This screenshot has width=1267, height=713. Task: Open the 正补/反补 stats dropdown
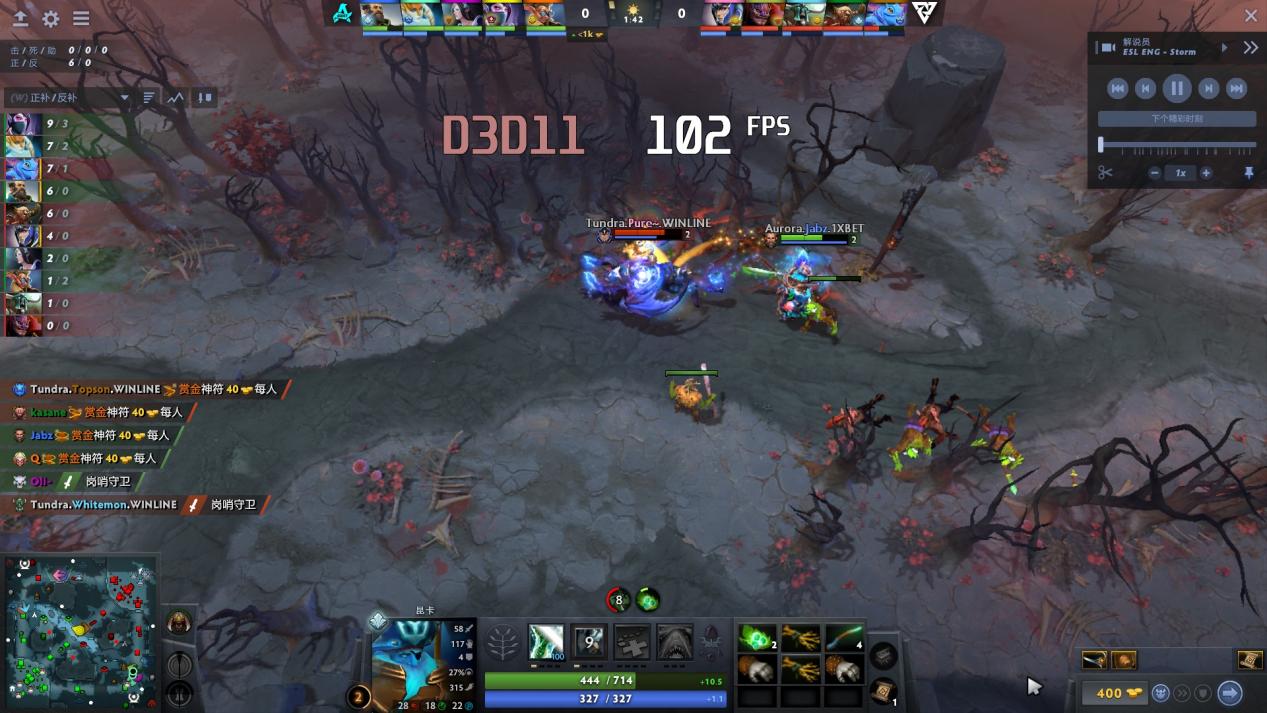68,98
